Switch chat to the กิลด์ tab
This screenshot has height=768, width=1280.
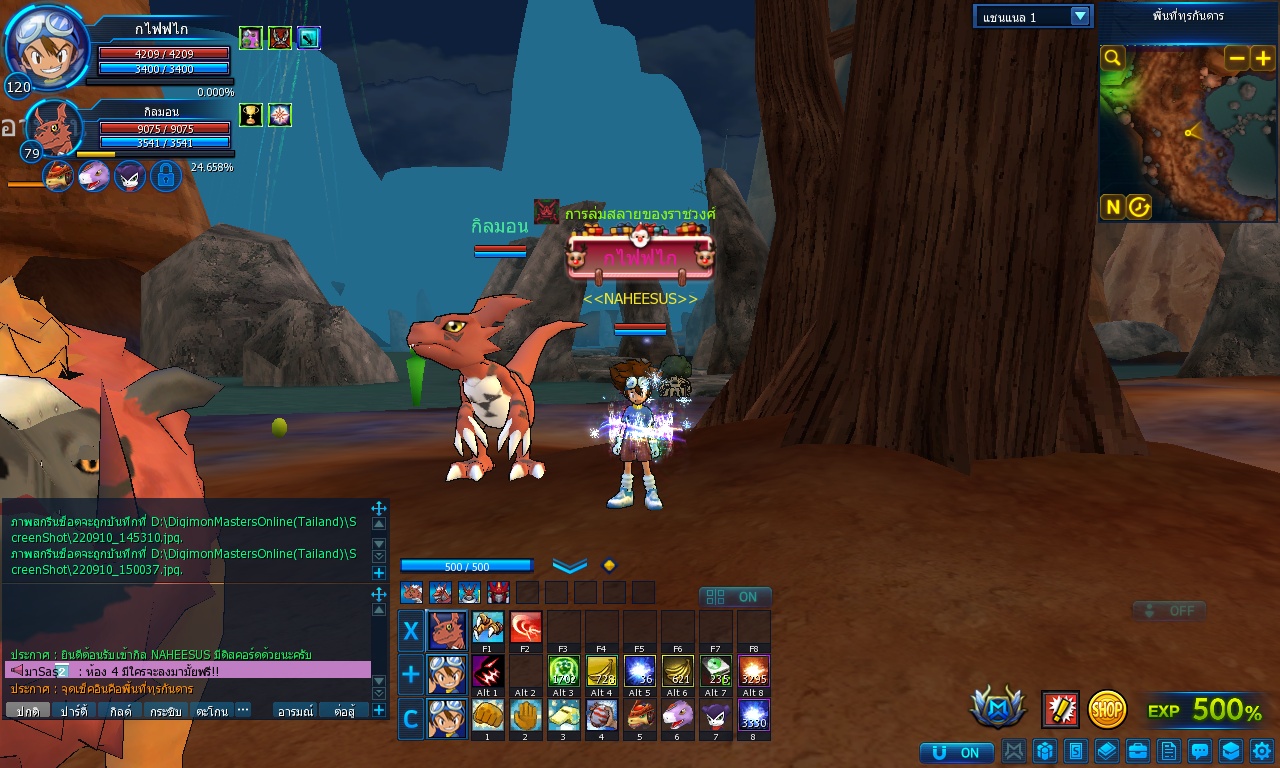coord(121,711)
